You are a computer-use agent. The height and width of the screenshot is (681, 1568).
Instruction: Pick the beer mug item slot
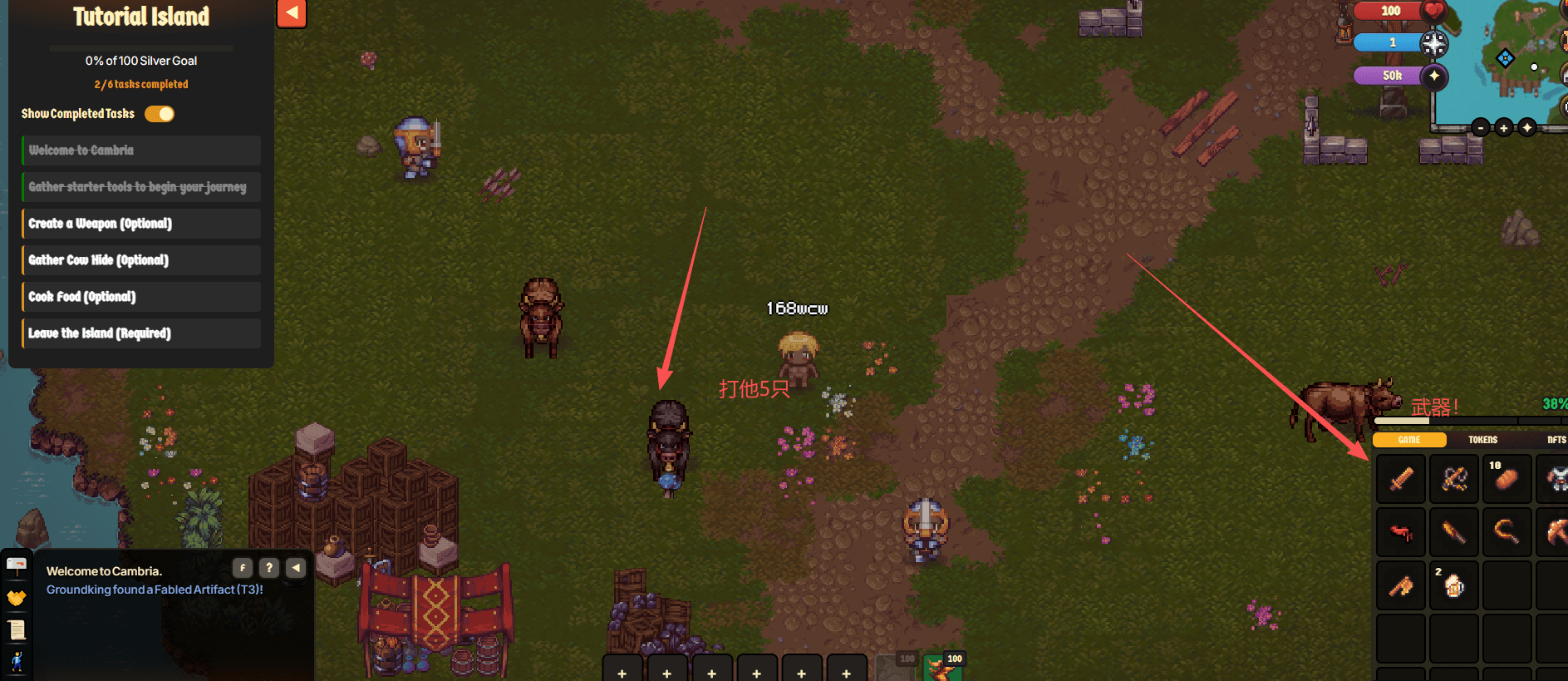click(1454, 585)
